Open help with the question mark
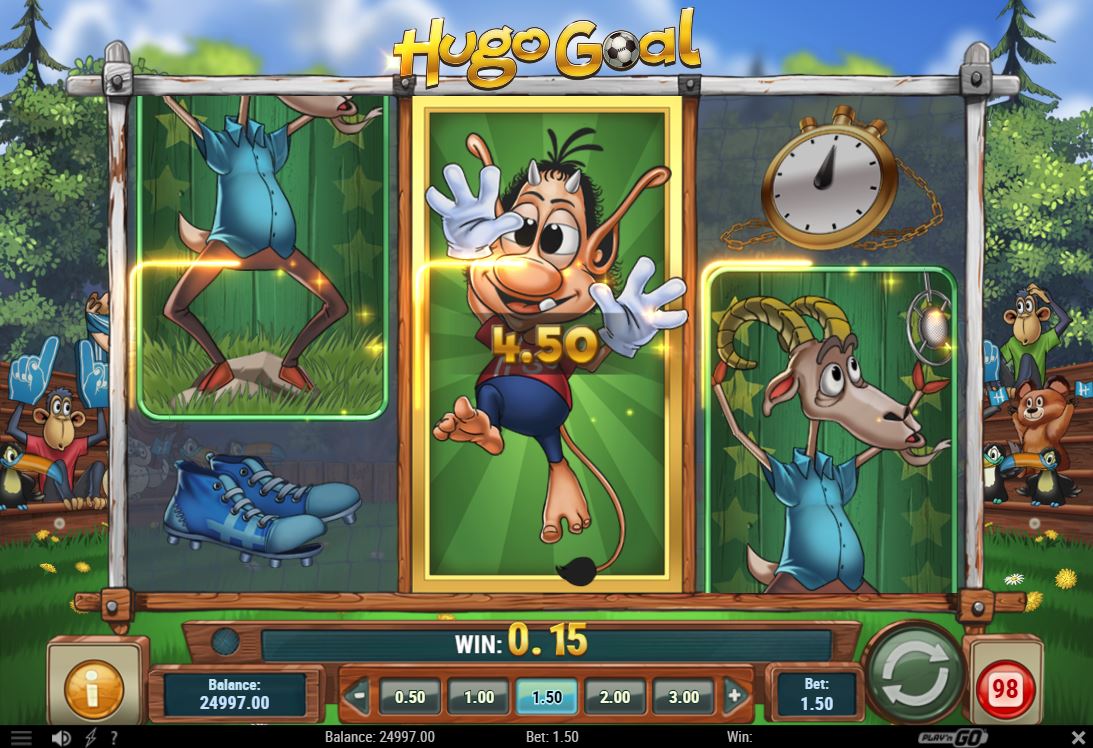Image resolution: width=1093 pixels, height=748 pixels. pyautogui.click(x=114, y=738)
